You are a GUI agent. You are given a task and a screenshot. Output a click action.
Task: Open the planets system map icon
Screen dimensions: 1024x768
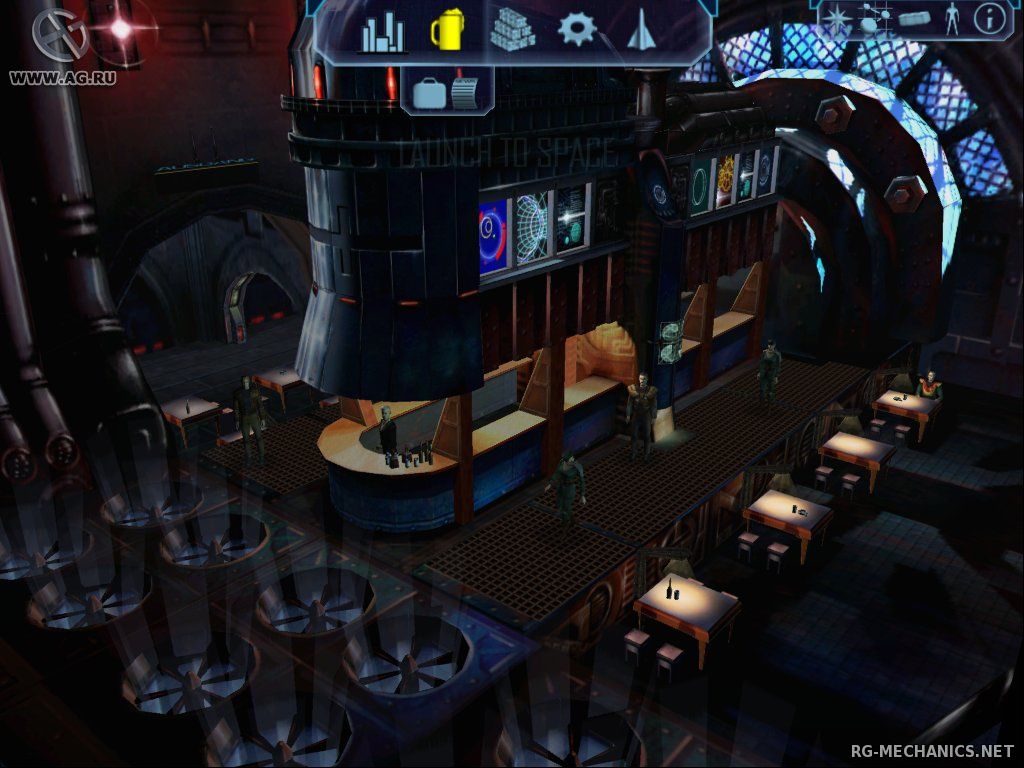873,18
